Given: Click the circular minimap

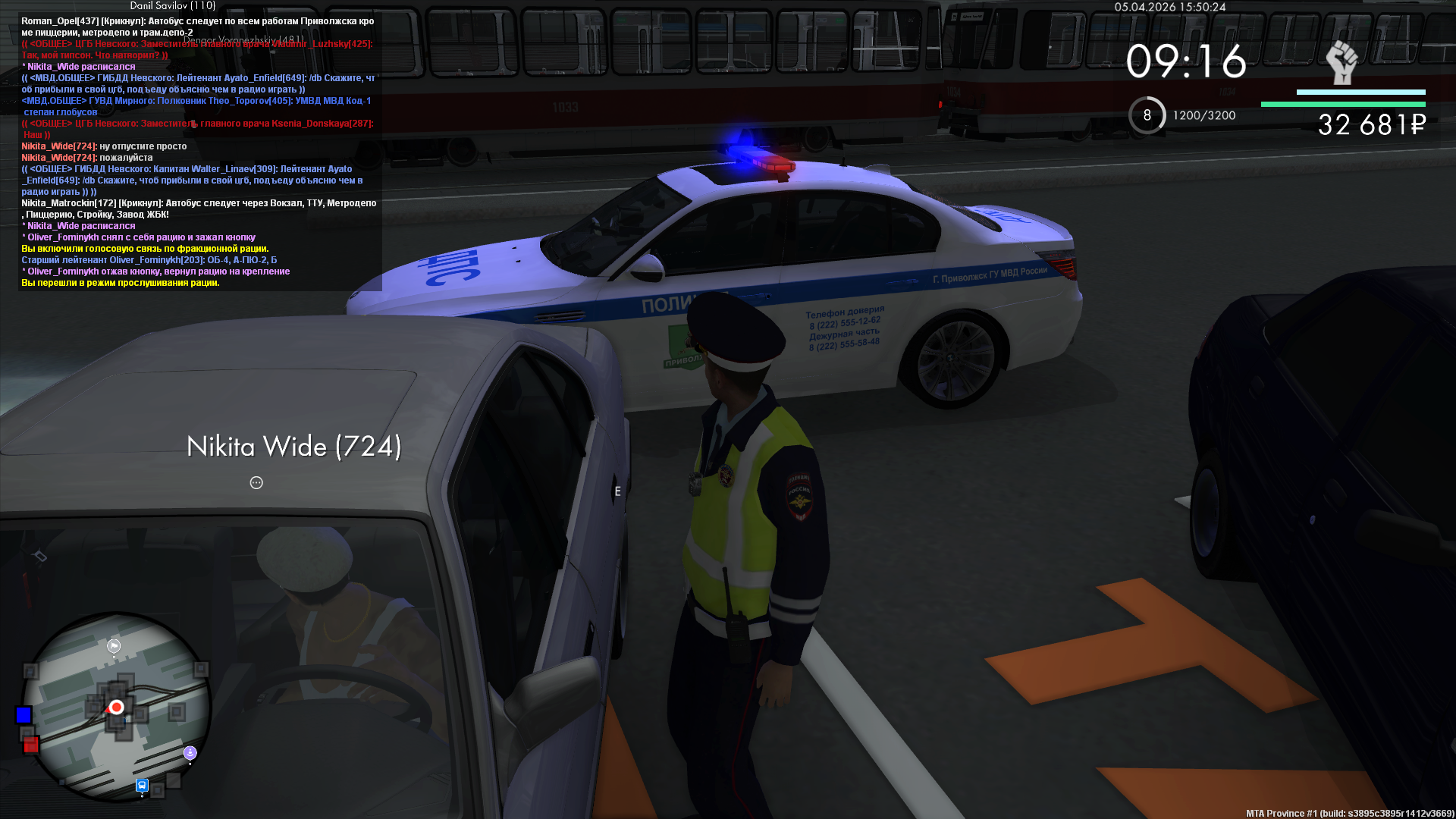Looking at the screenshot, I should (x=117, y=707).
